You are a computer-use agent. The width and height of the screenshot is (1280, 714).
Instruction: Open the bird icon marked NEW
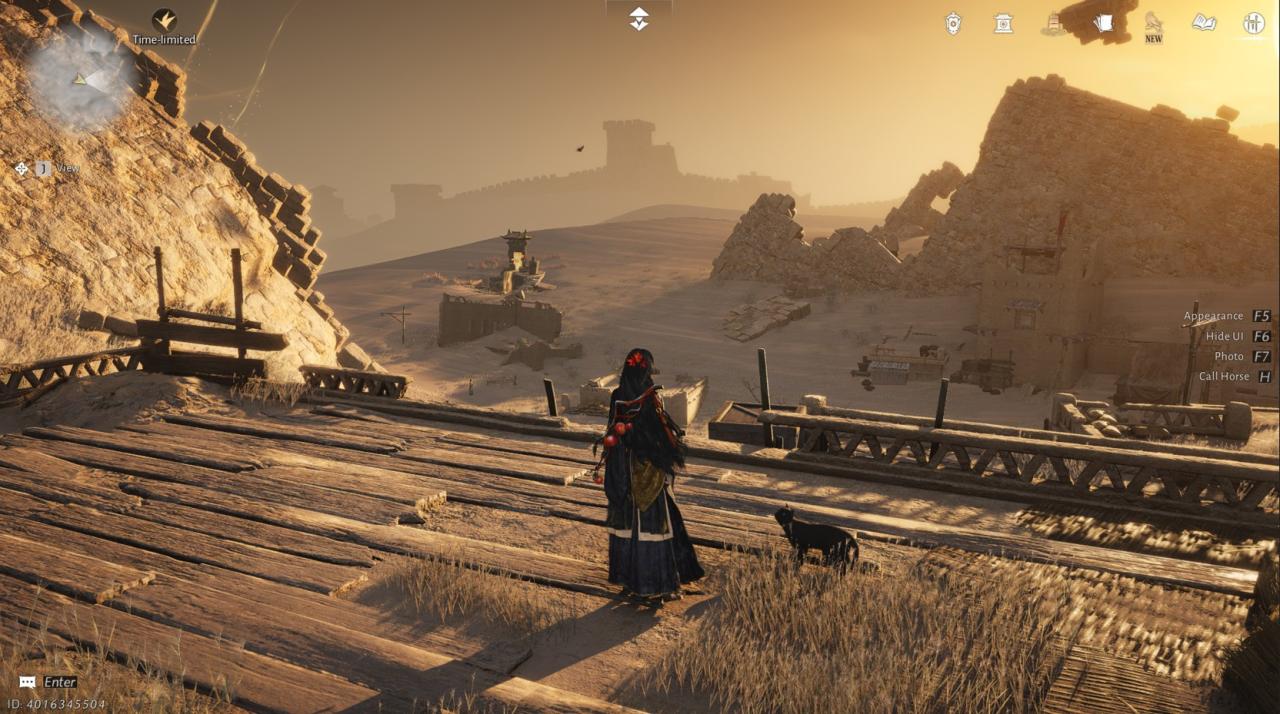click(1153, 24)
